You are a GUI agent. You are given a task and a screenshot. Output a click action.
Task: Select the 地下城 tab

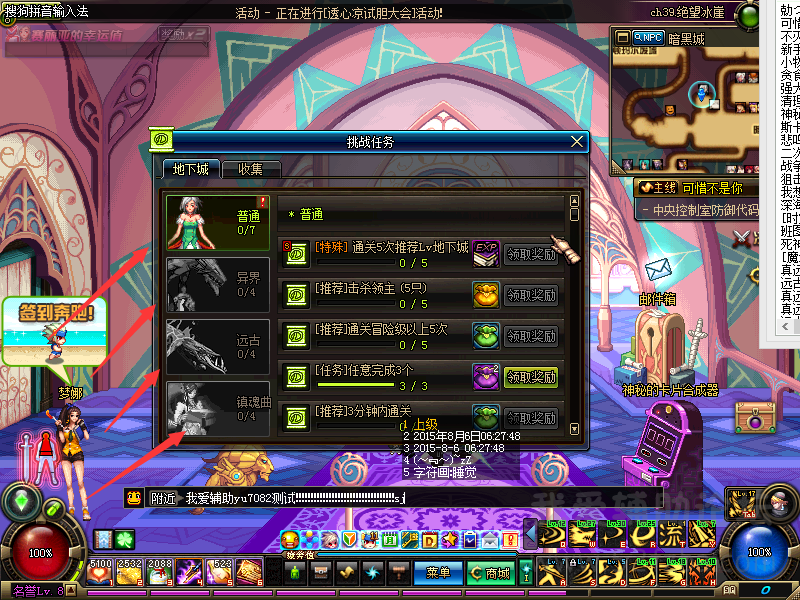tap(190, 169)
